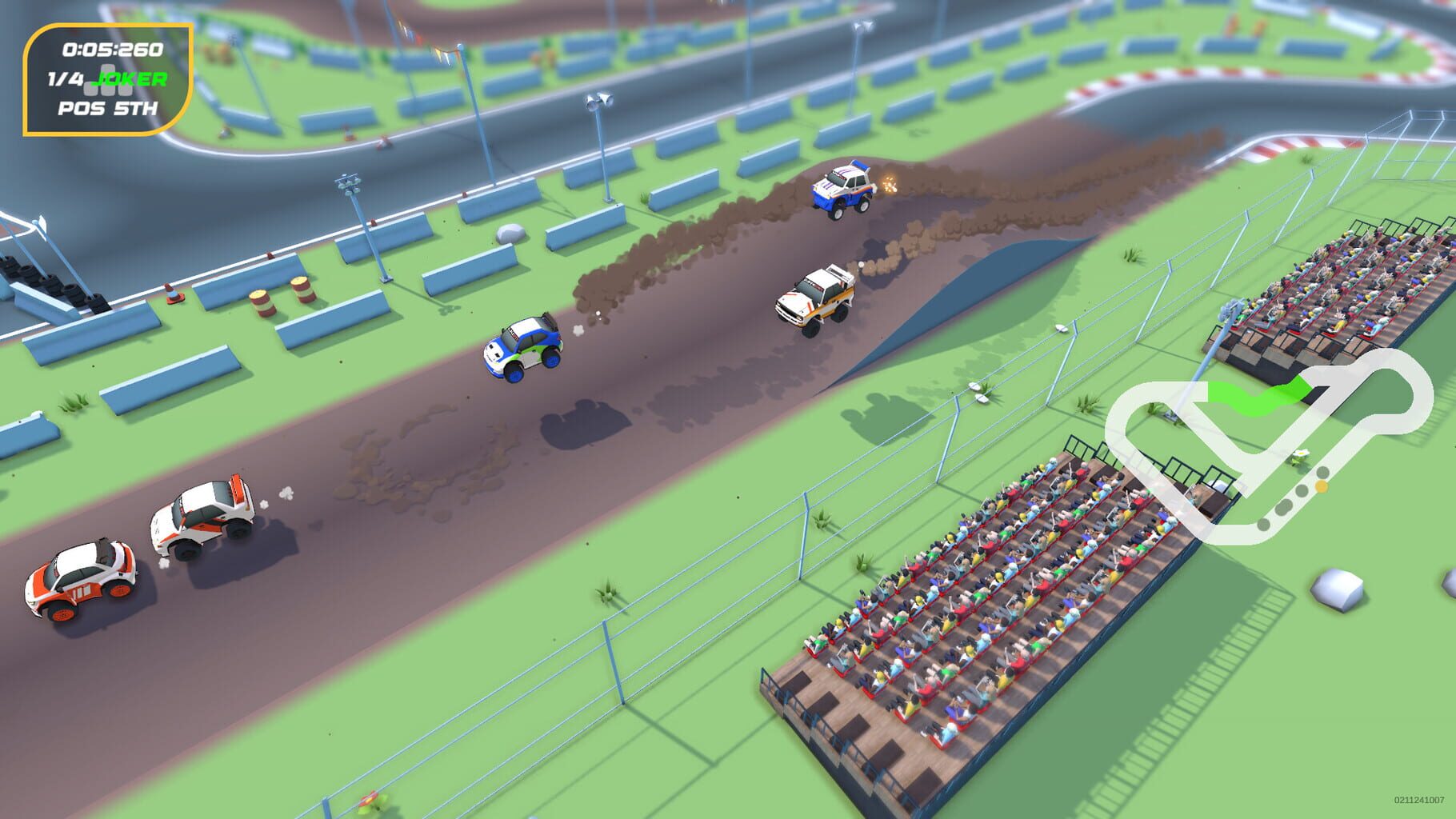Toggle the green JOKER indicator in the HUD
The height and width of the screenshot is (819, 1456).
[128, 78]
